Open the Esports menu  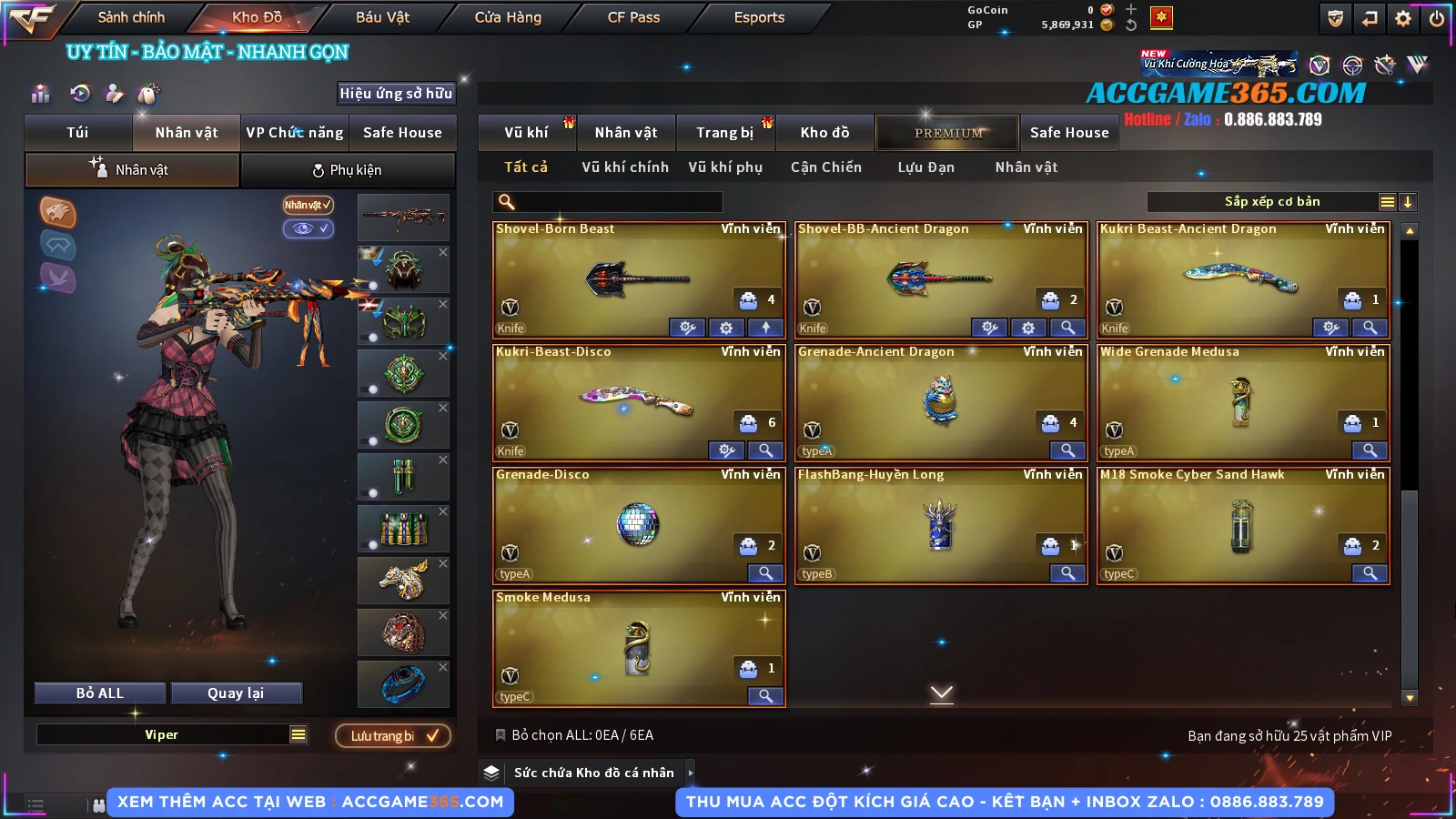tap(759, 17)
